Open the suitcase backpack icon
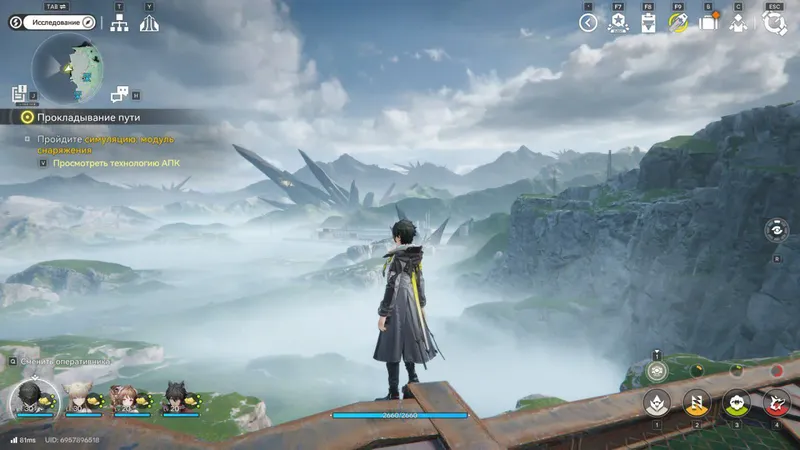 (709, 22)
